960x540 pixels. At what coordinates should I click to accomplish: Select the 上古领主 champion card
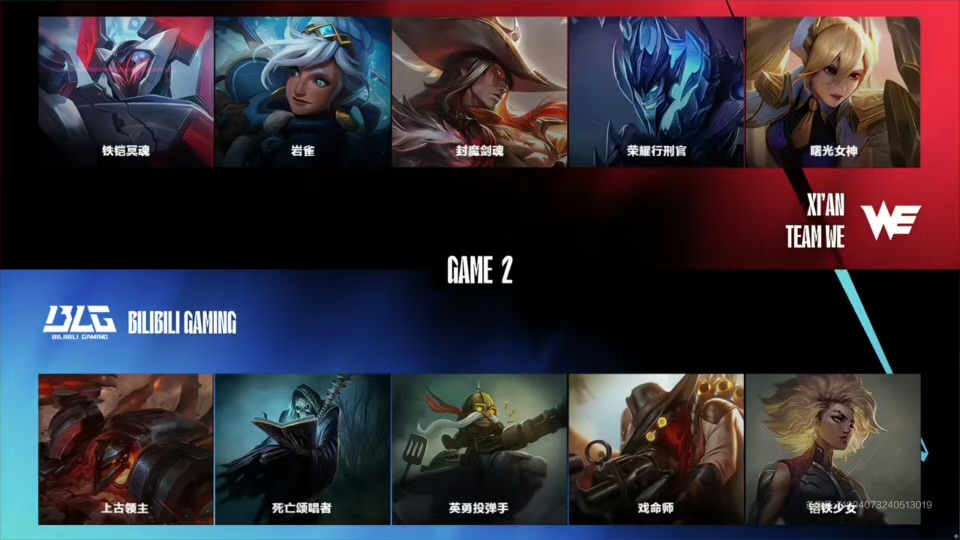126,449
